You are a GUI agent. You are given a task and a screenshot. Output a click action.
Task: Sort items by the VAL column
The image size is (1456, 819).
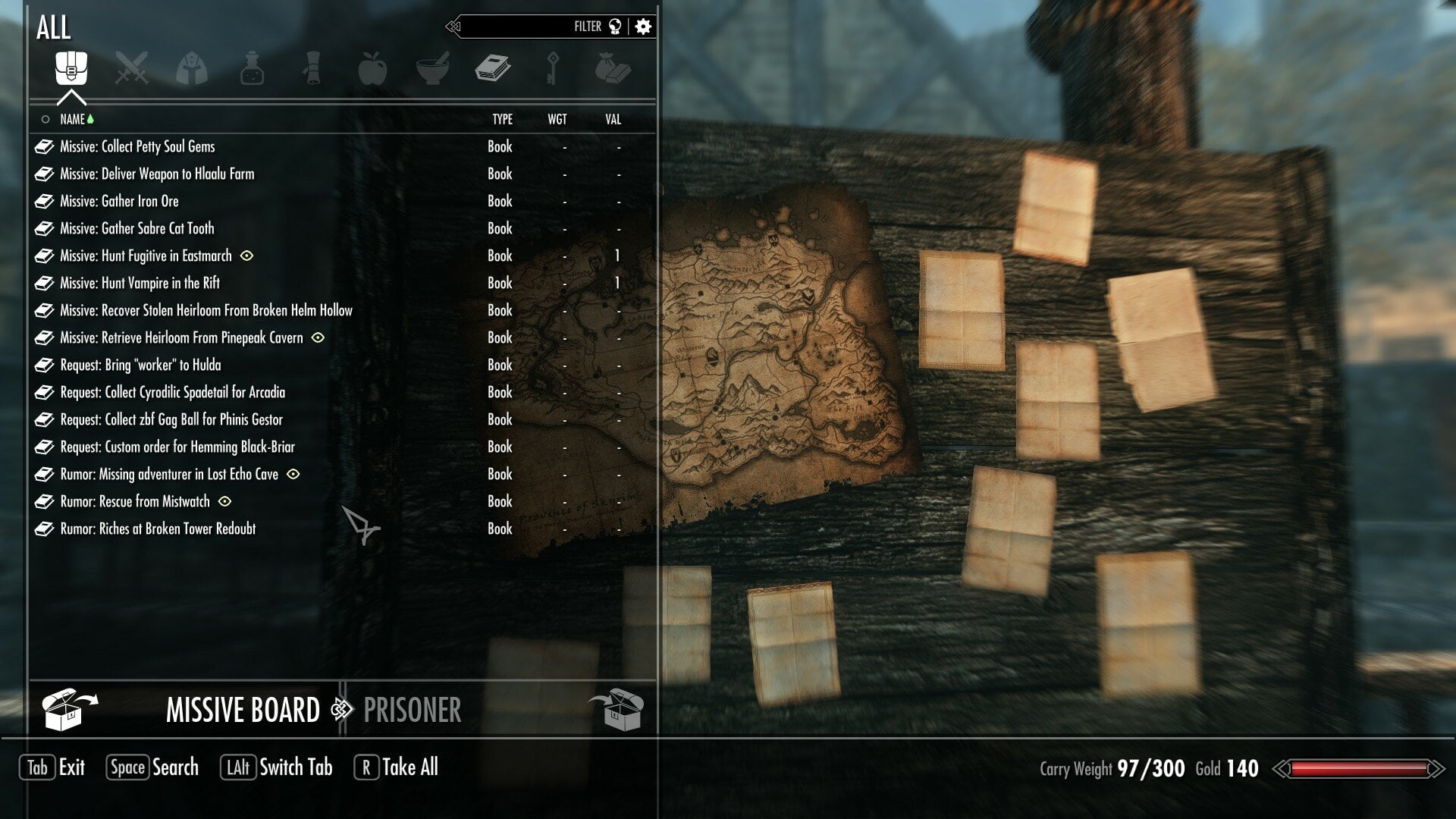pyautogui.click(x=612, y=119)
